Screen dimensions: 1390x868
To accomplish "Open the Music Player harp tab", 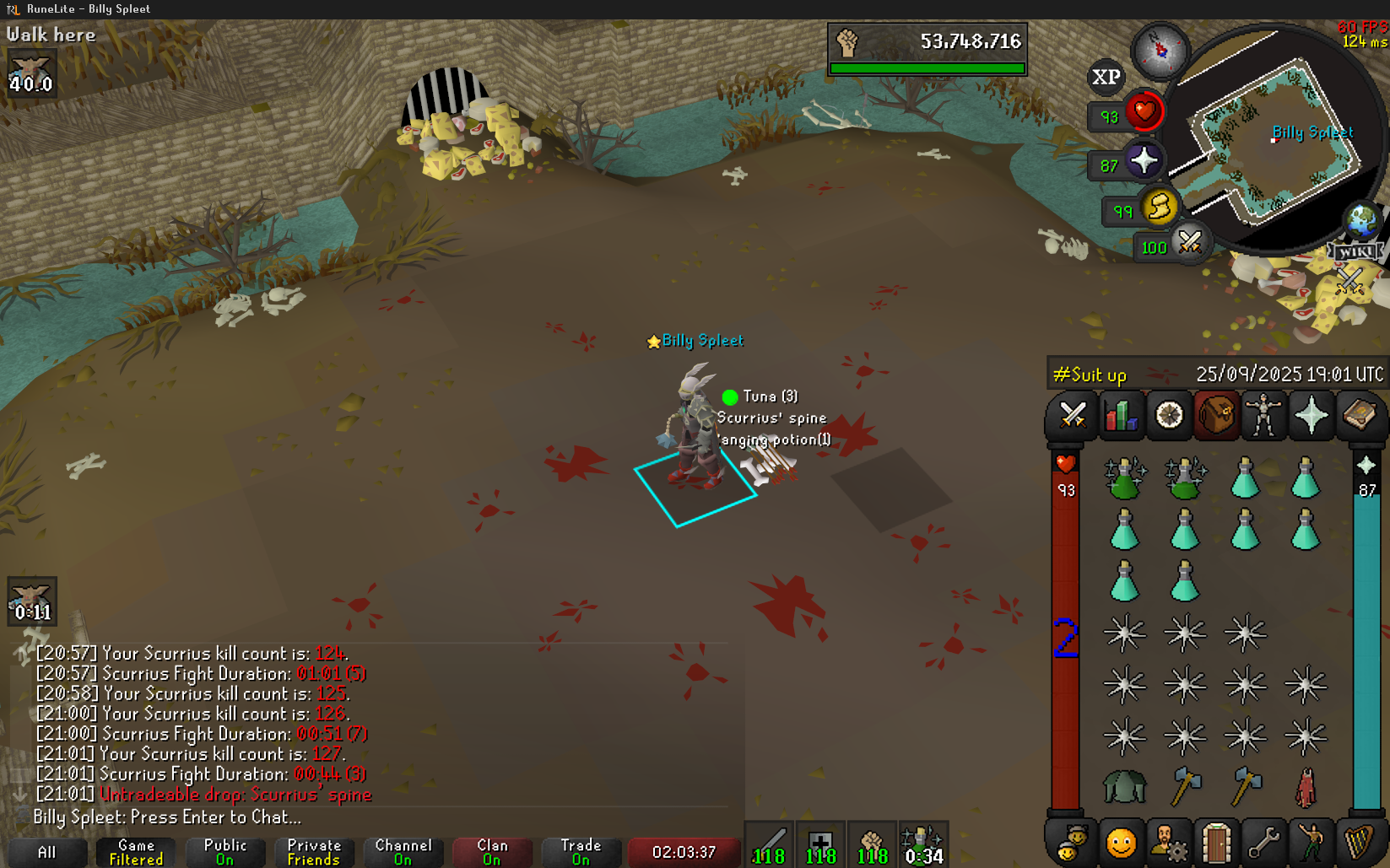I will [x=1359, y=843].
